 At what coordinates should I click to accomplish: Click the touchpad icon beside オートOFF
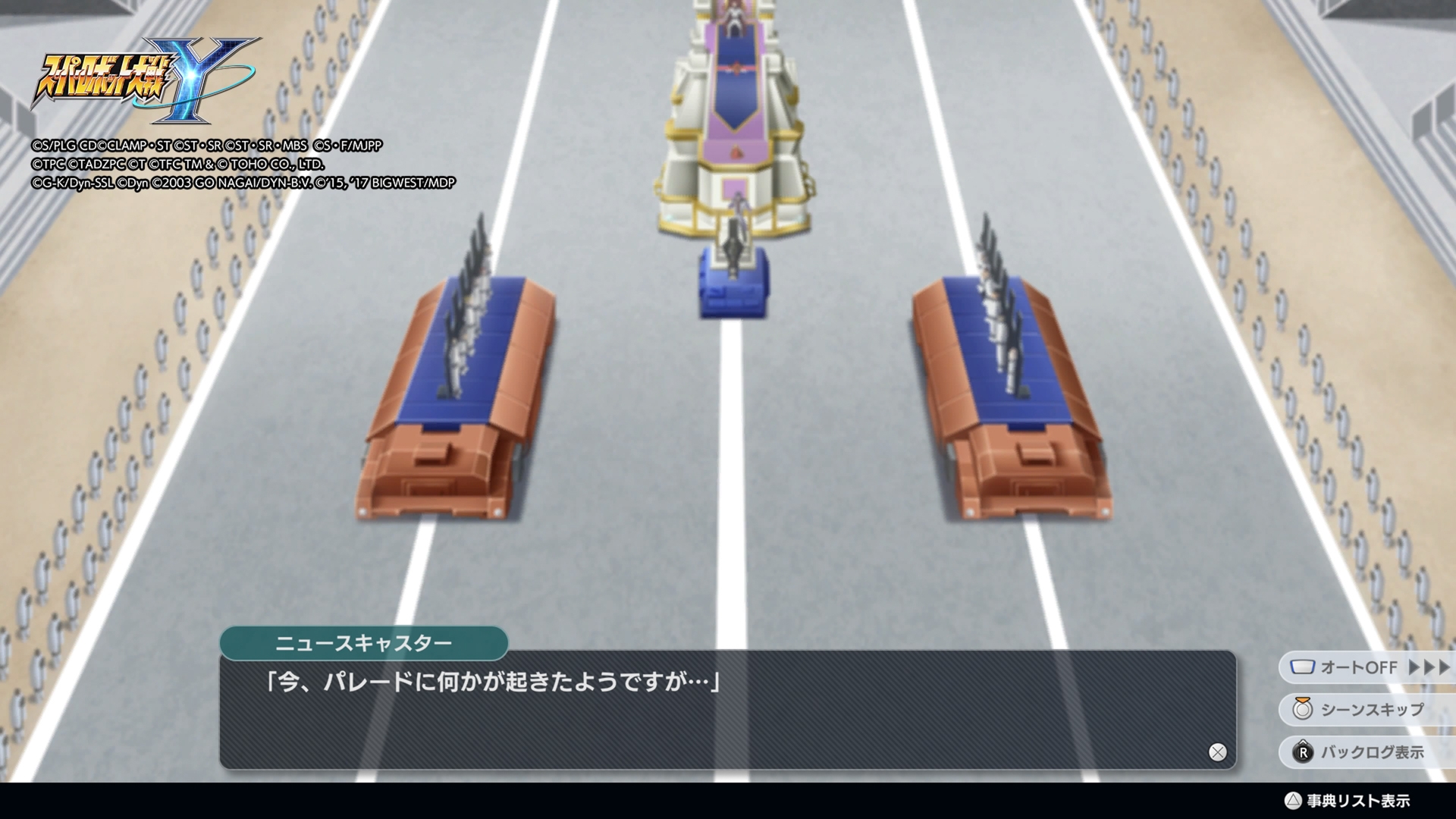(1303, 667)
